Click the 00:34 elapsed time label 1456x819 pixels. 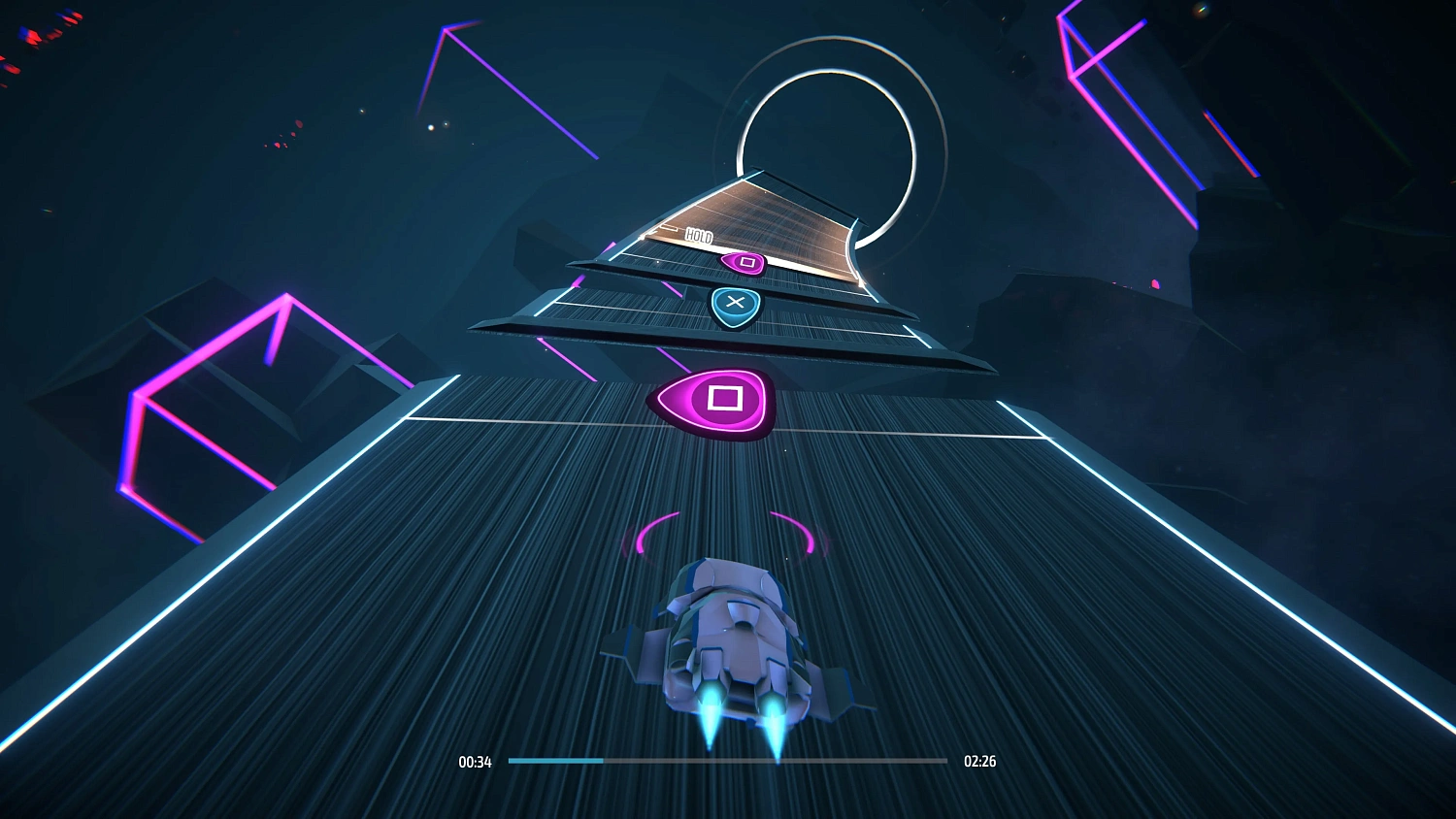pyautogui.click(x=473, y=762)
